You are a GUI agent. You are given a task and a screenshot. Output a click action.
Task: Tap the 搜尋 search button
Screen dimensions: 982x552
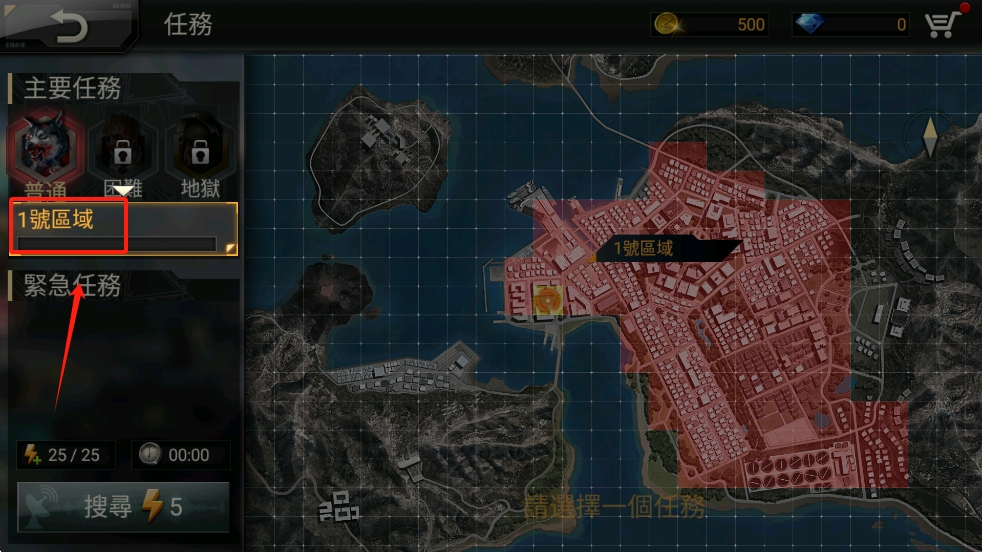pyautogui.click(x=123, y=507)
